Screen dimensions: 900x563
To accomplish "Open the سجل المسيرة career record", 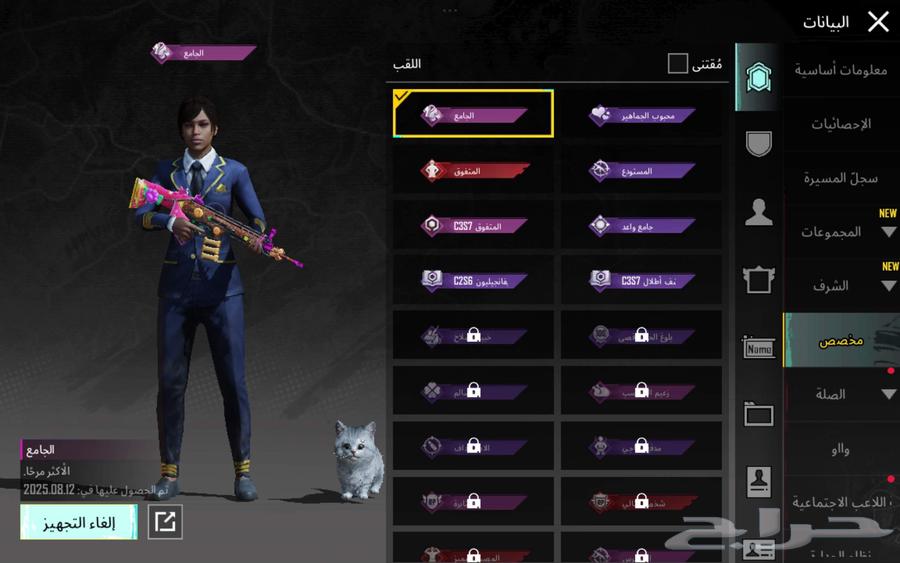I will click(x=841, y=178).
